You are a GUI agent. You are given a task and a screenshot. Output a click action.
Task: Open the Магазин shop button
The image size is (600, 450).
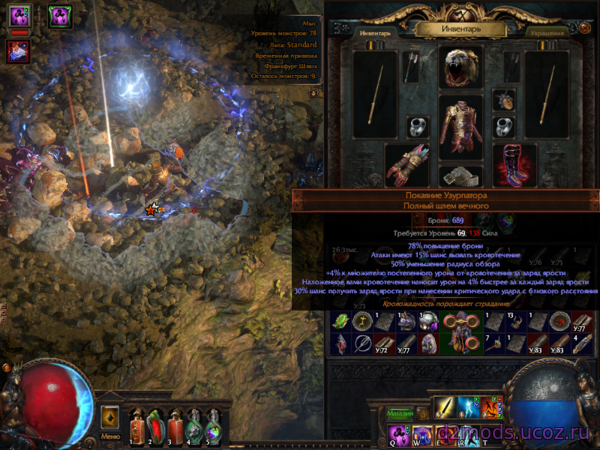[401, 413]
